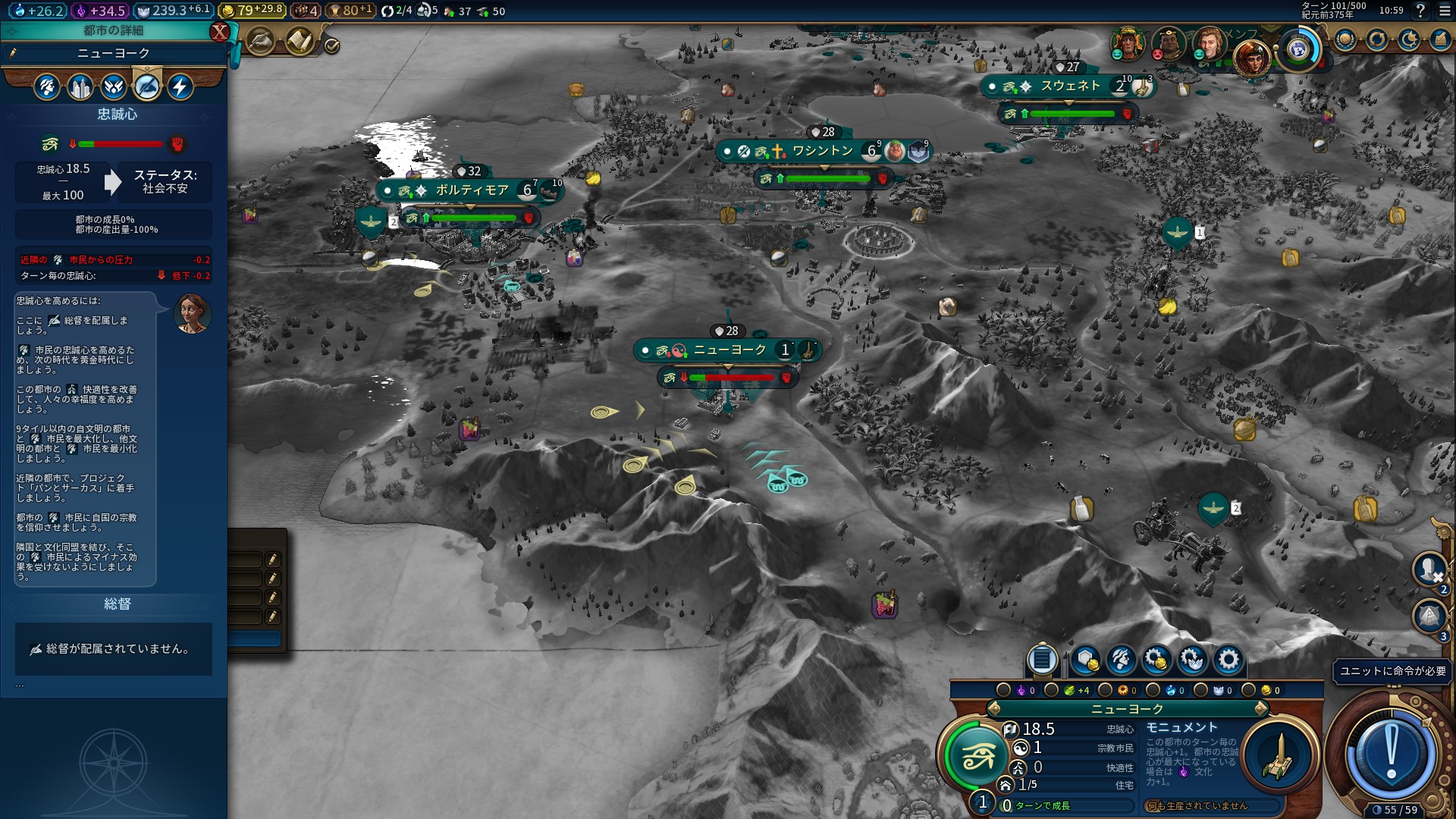
Task: Select the Baltimore city banner
Action: pyautogui.click(x=471, y=190)
